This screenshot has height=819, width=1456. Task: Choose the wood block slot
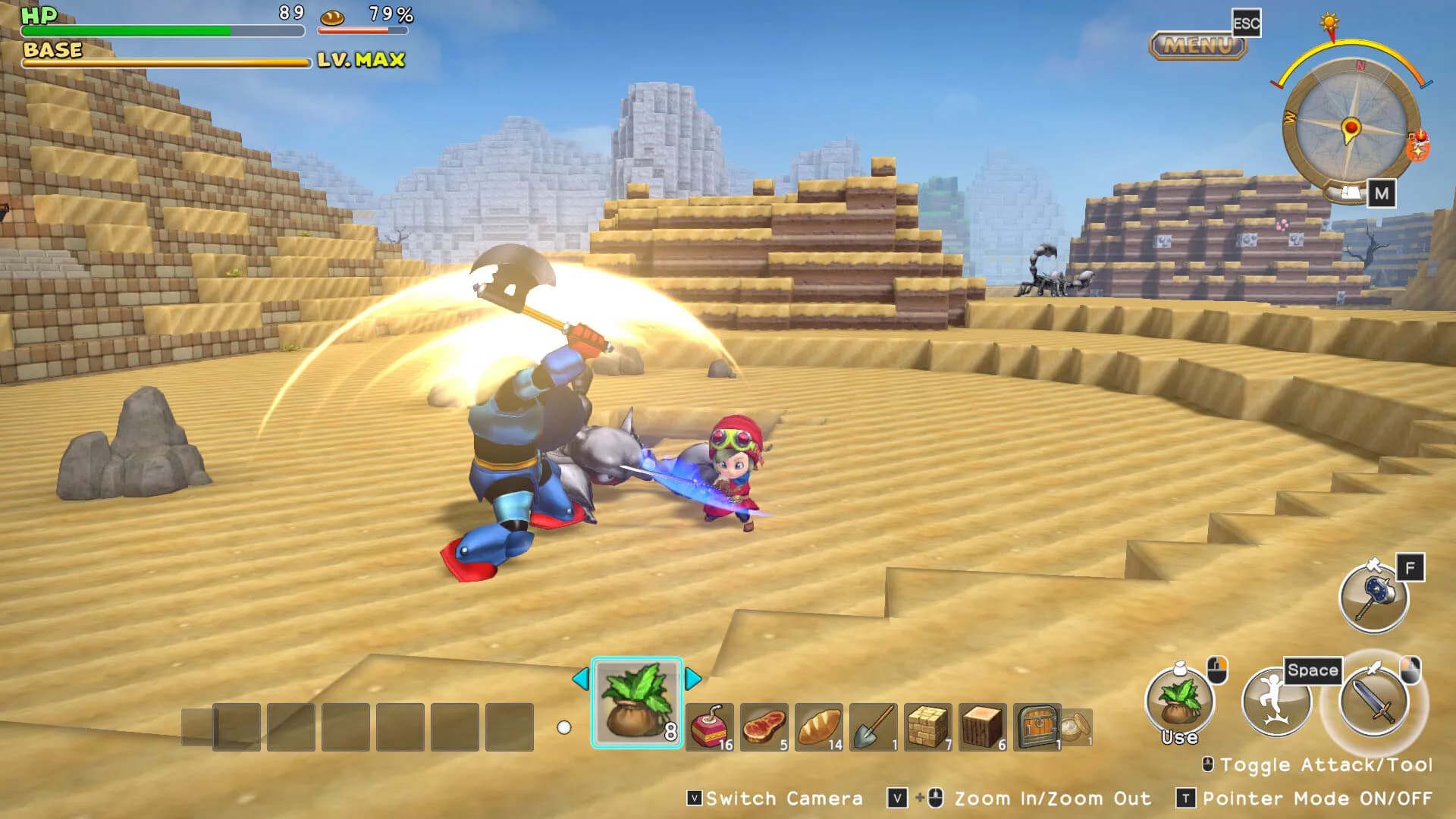[x=982, y=727]
